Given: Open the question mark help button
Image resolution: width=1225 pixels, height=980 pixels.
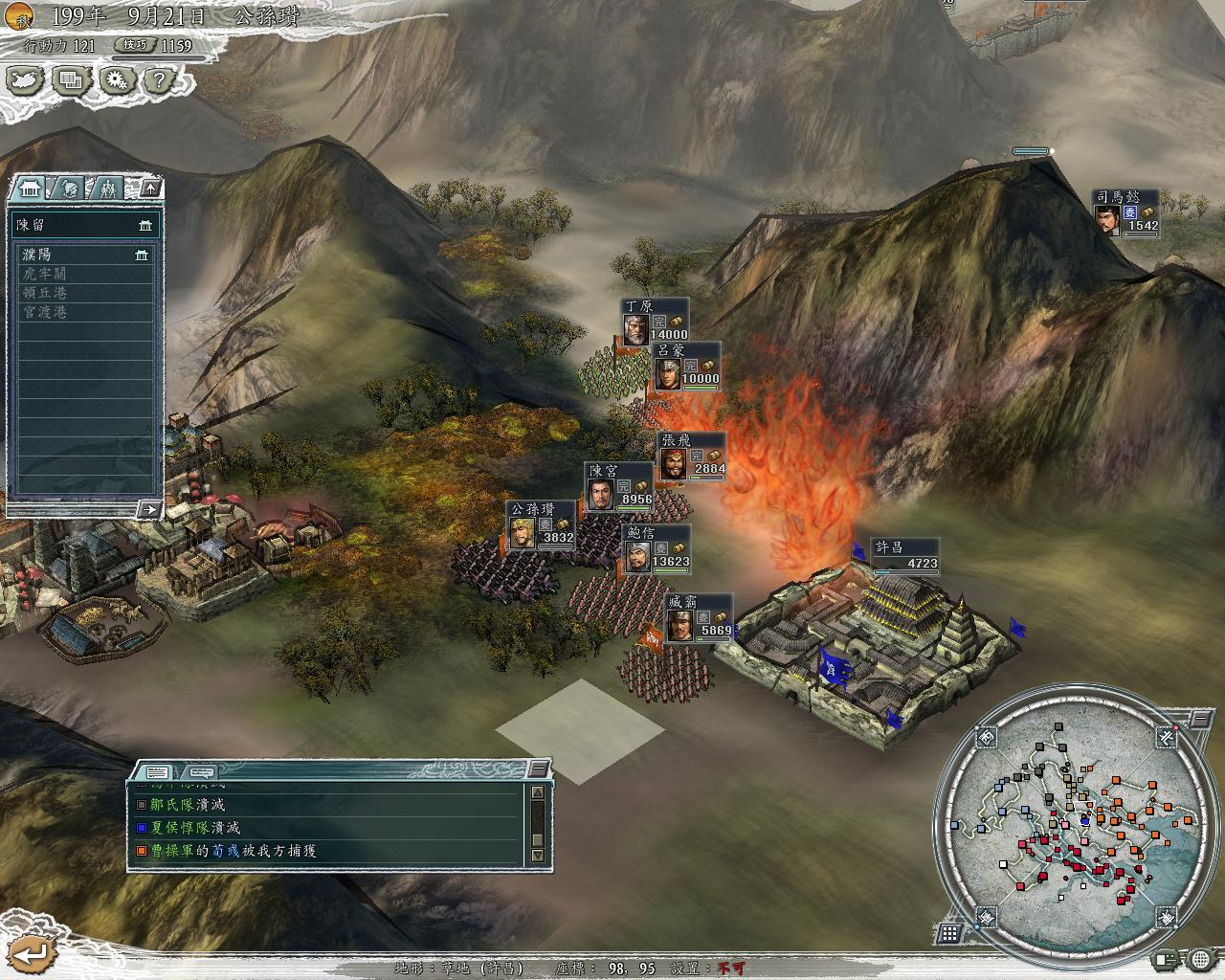Looking at the screenshot, I should [x=160, y=80].
